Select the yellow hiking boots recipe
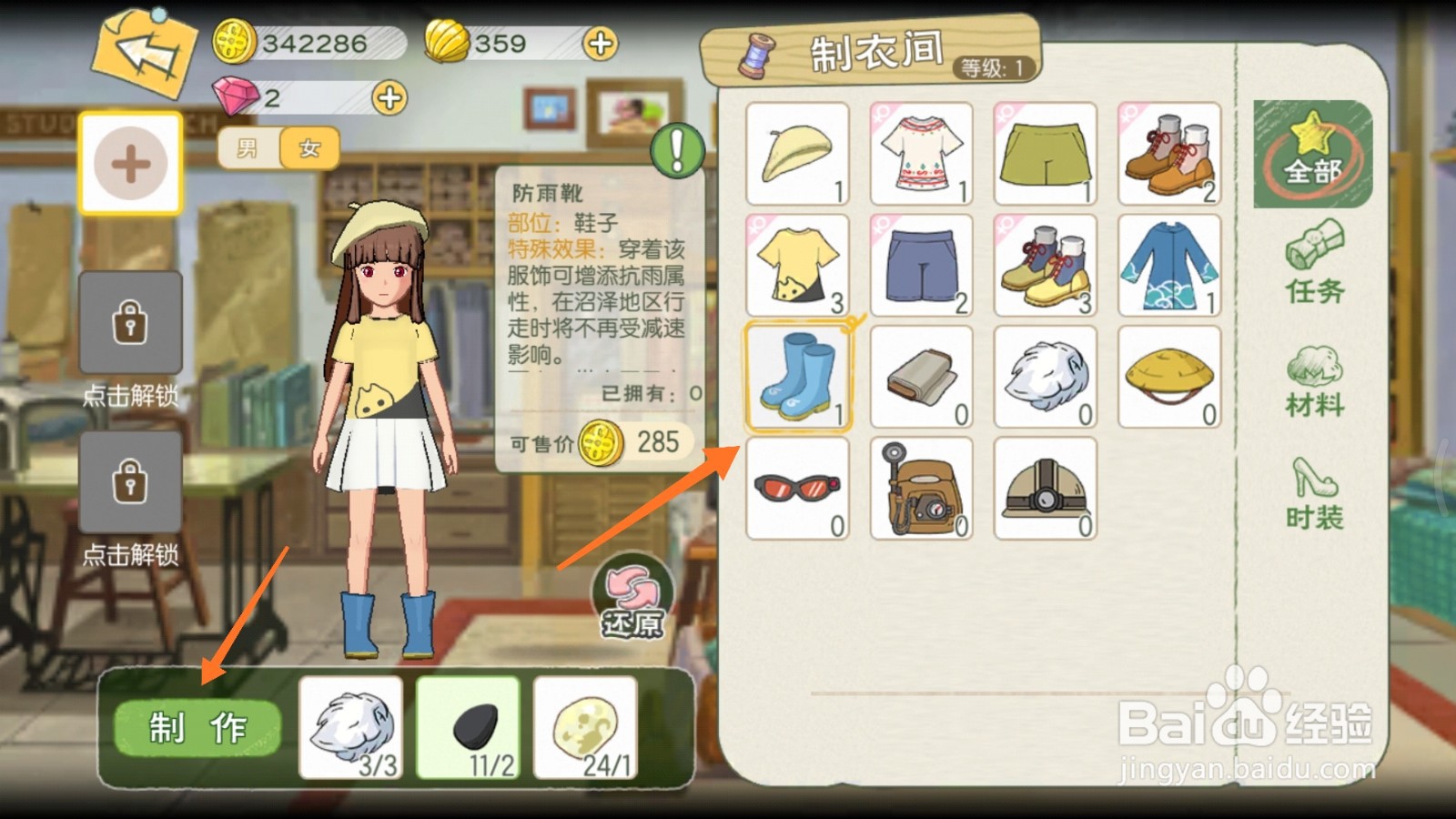This screenshot has height=819, width=1456. (x=1046, y=264)
